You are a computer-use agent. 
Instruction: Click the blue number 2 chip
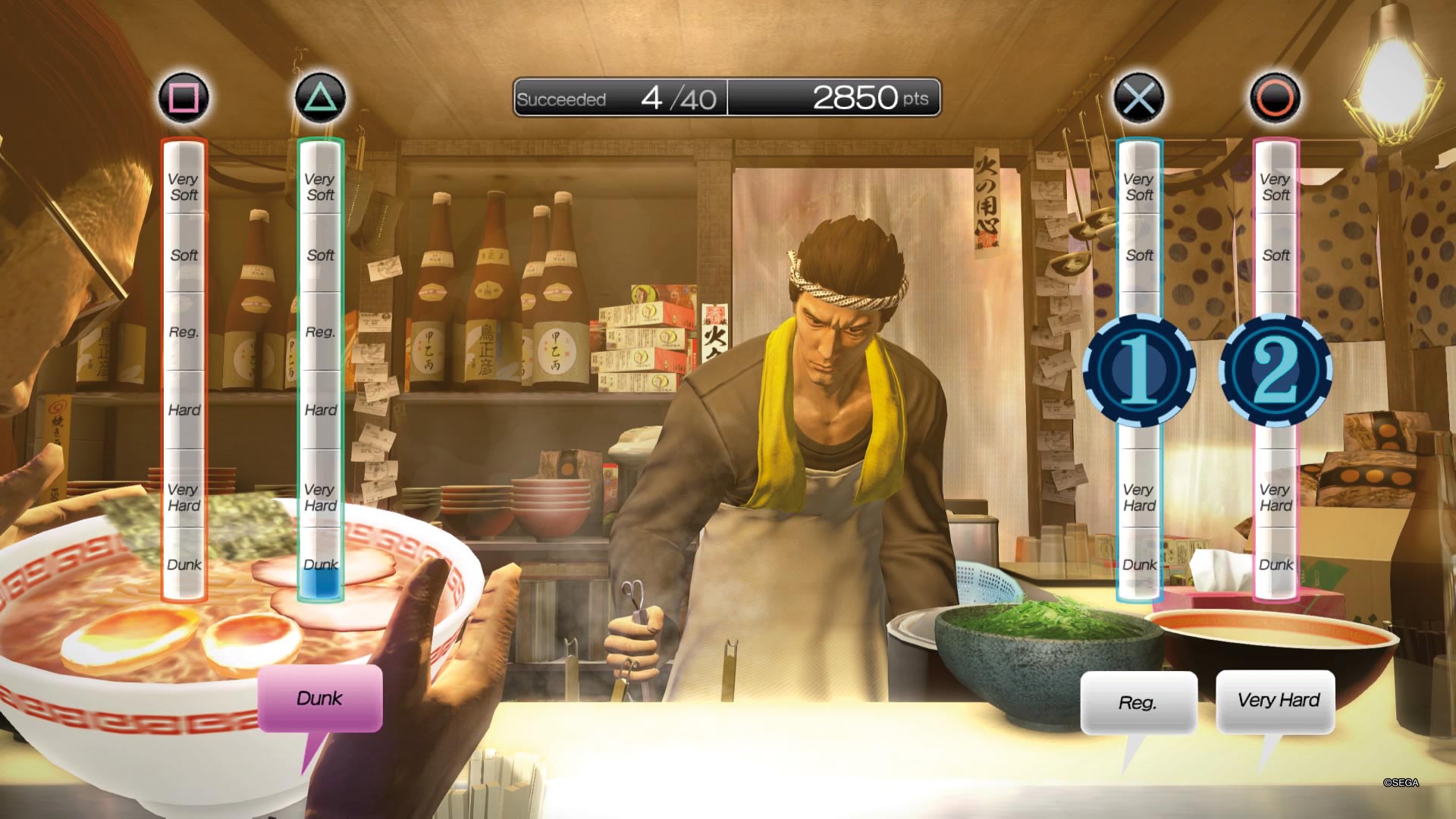[x=1276, y=370]
